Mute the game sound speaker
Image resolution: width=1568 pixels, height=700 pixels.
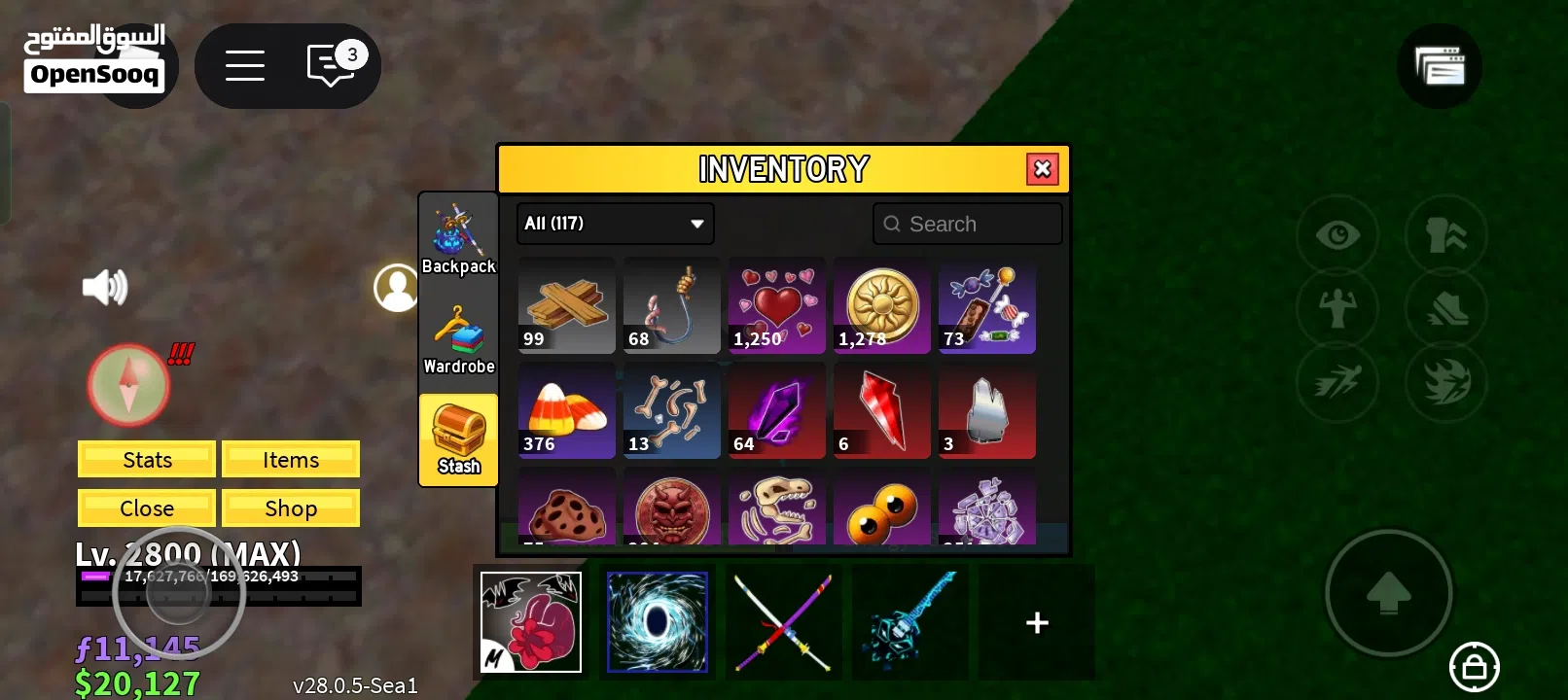(x=105, y=286)
